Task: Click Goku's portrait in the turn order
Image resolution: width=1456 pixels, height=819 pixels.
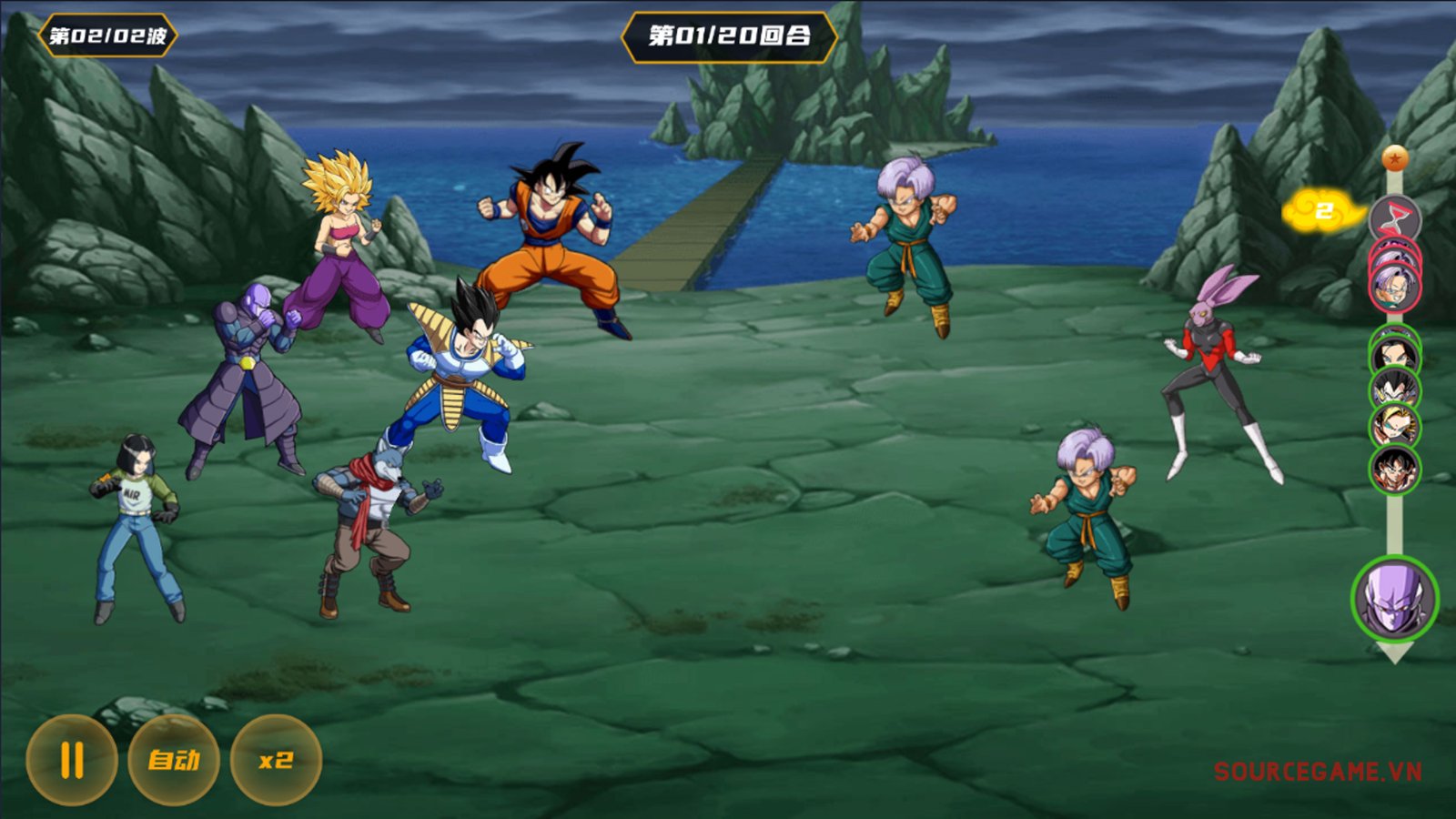Action: coord(1394,470)
